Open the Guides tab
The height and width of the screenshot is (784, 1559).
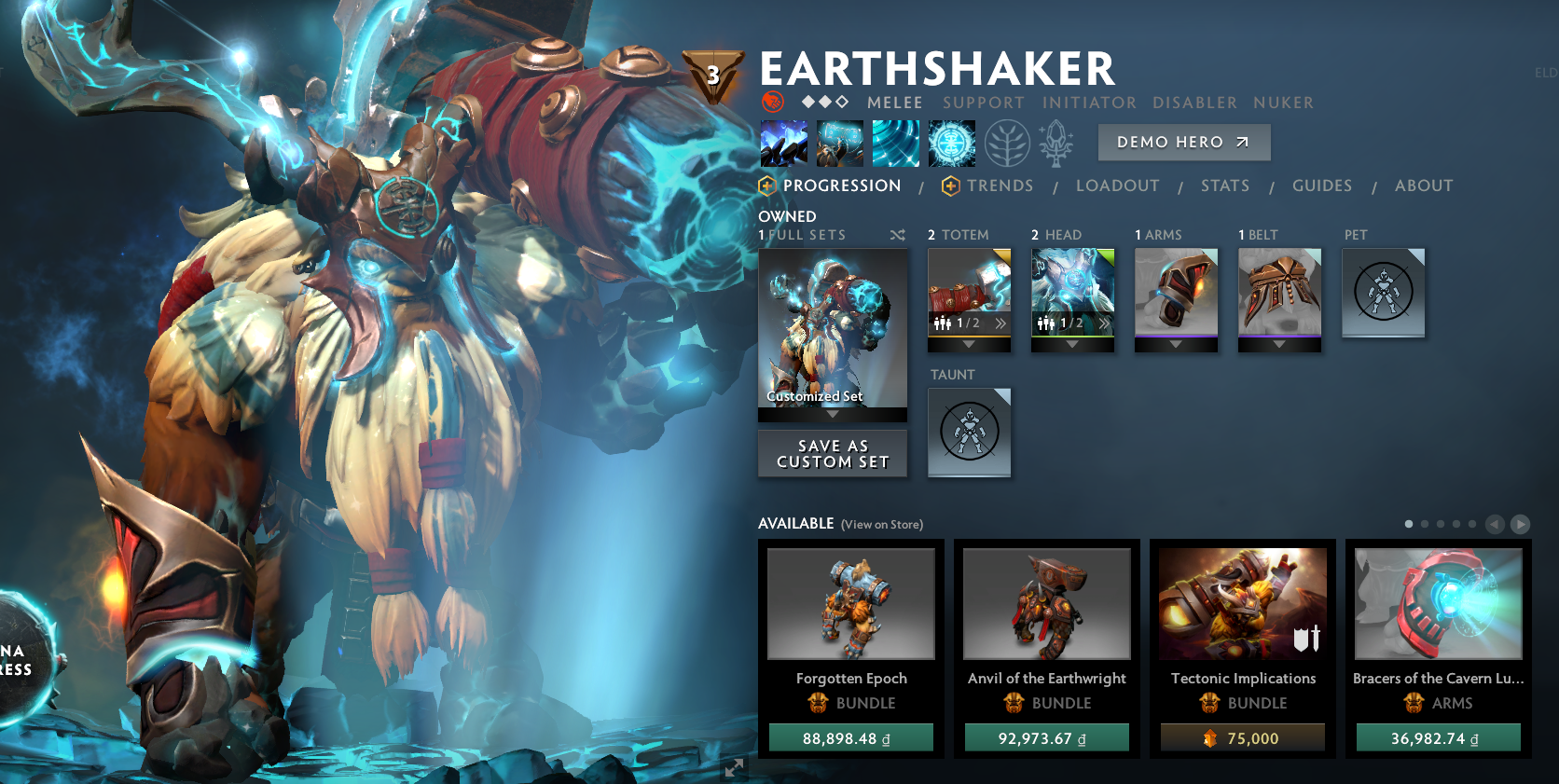click(1321, 186)
